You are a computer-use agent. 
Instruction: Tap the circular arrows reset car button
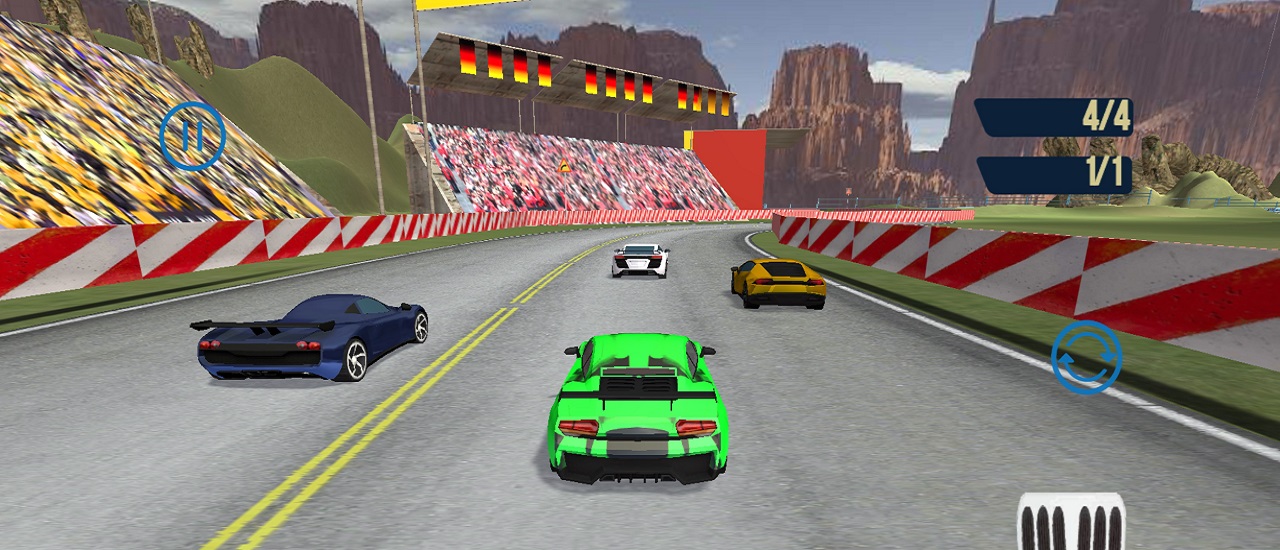coord(1086,357)
